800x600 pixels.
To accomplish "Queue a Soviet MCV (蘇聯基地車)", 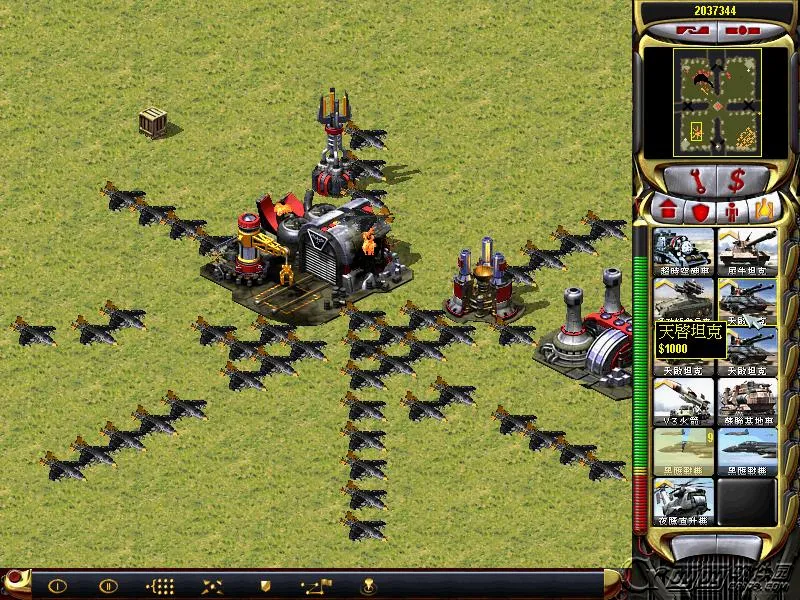I will pyautogui.click(x=747, y=402).
